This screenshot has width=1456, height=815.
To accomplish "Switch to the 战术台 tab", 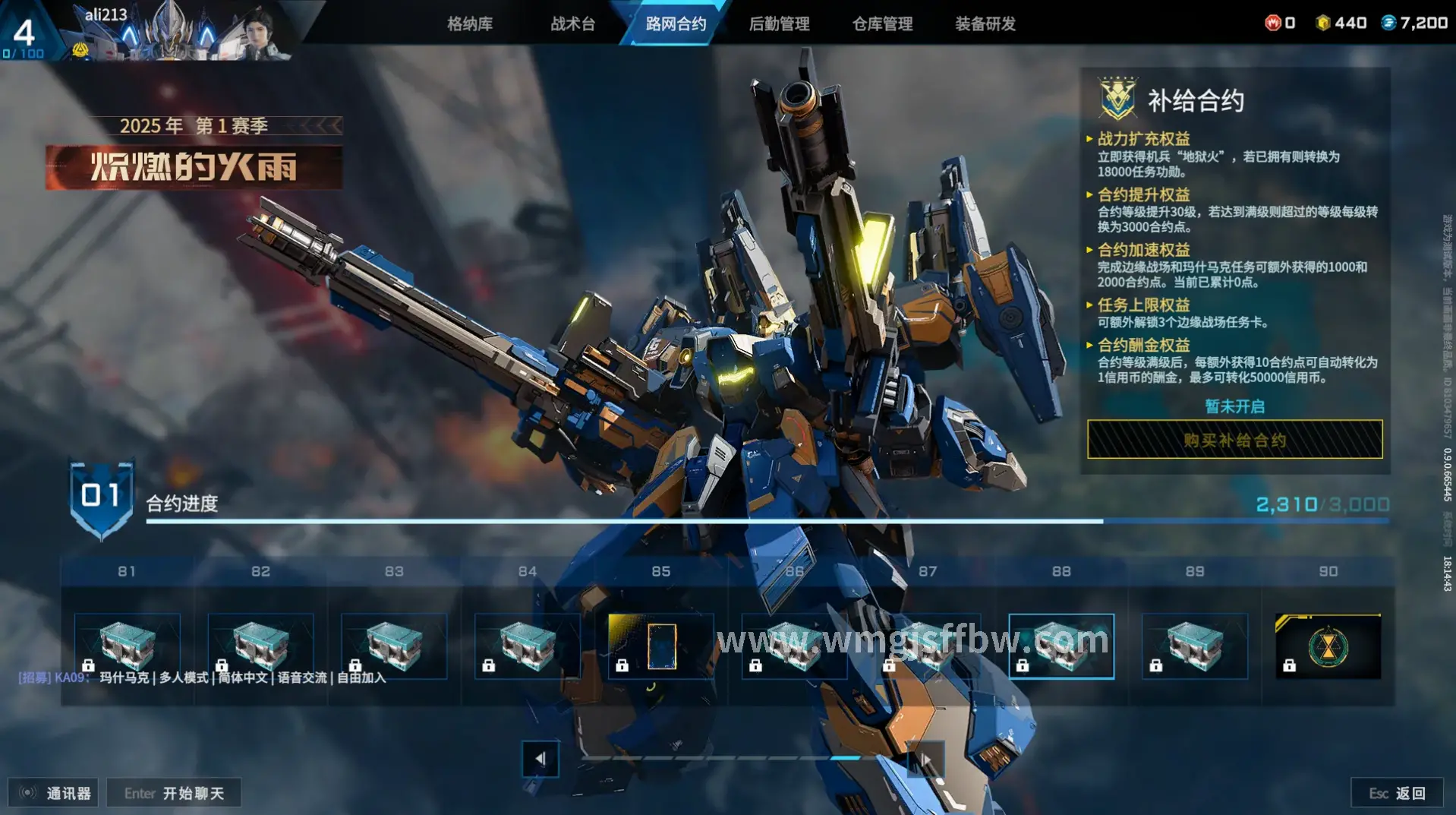I will [573, 24].
